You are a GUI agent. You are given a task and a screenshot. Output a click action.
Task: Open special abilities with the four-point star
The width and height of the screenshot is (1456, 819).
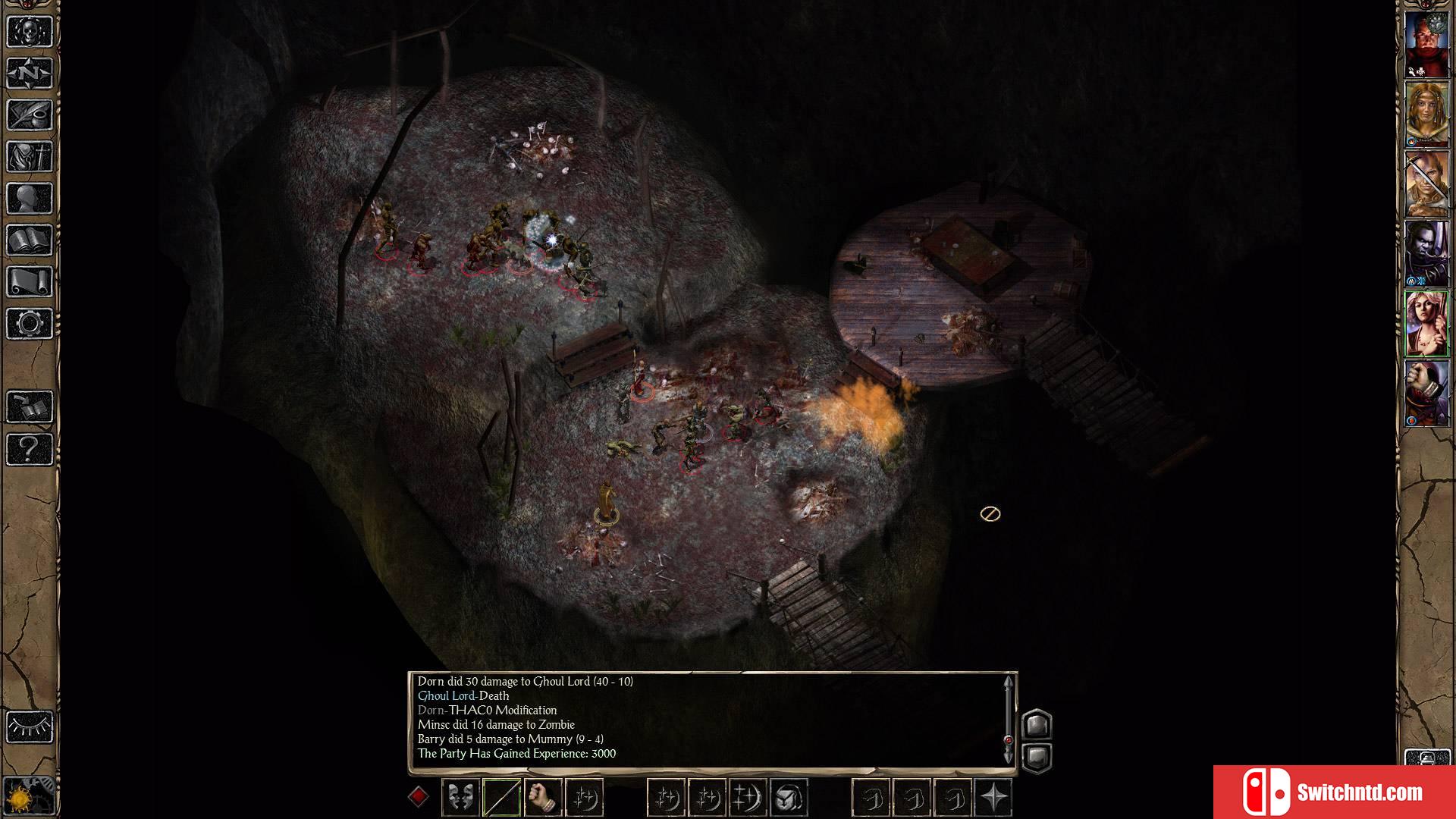pos(993,797)
